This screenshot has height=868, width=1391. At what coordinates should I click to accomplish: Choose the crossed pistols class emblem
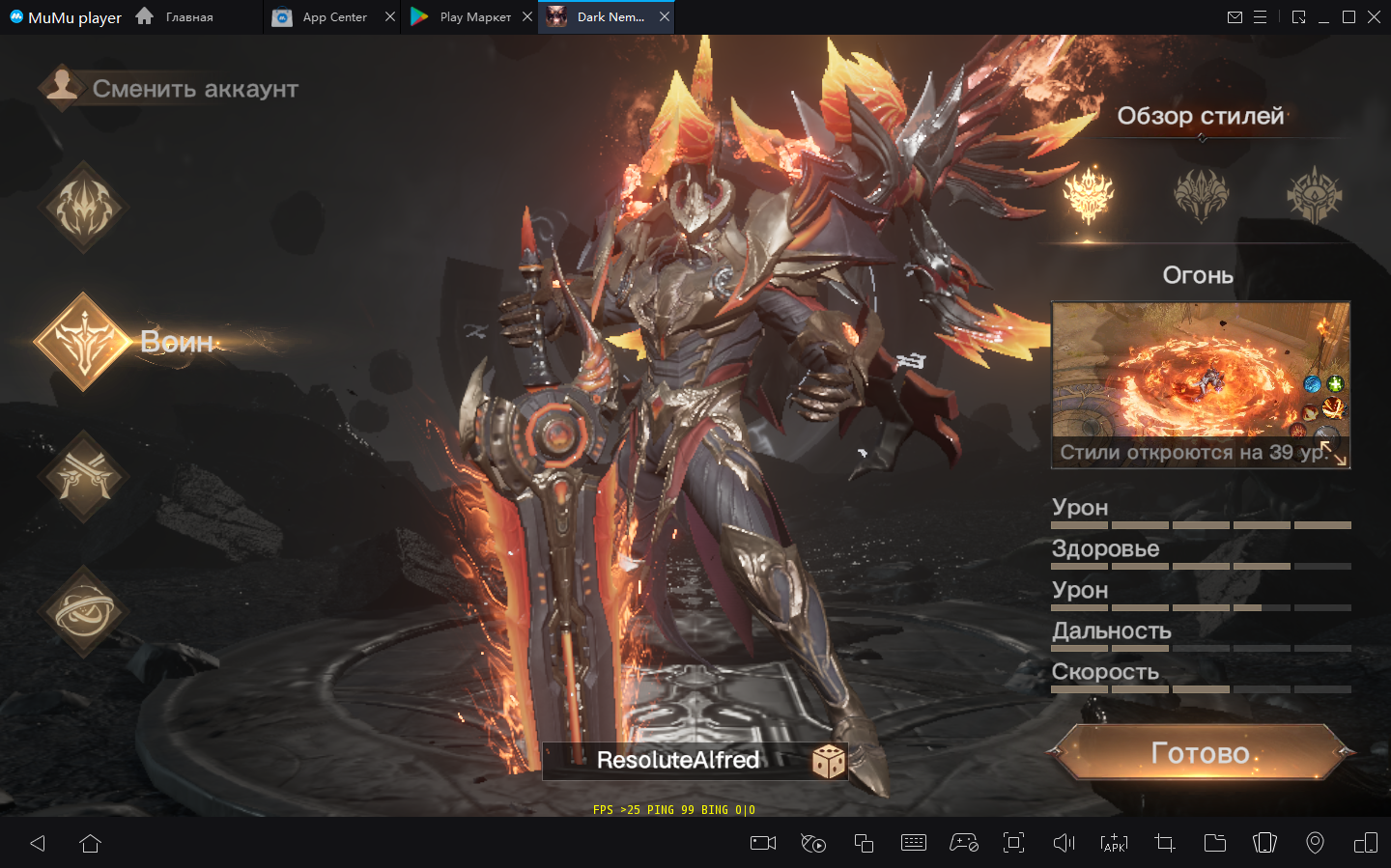[85, 477]
